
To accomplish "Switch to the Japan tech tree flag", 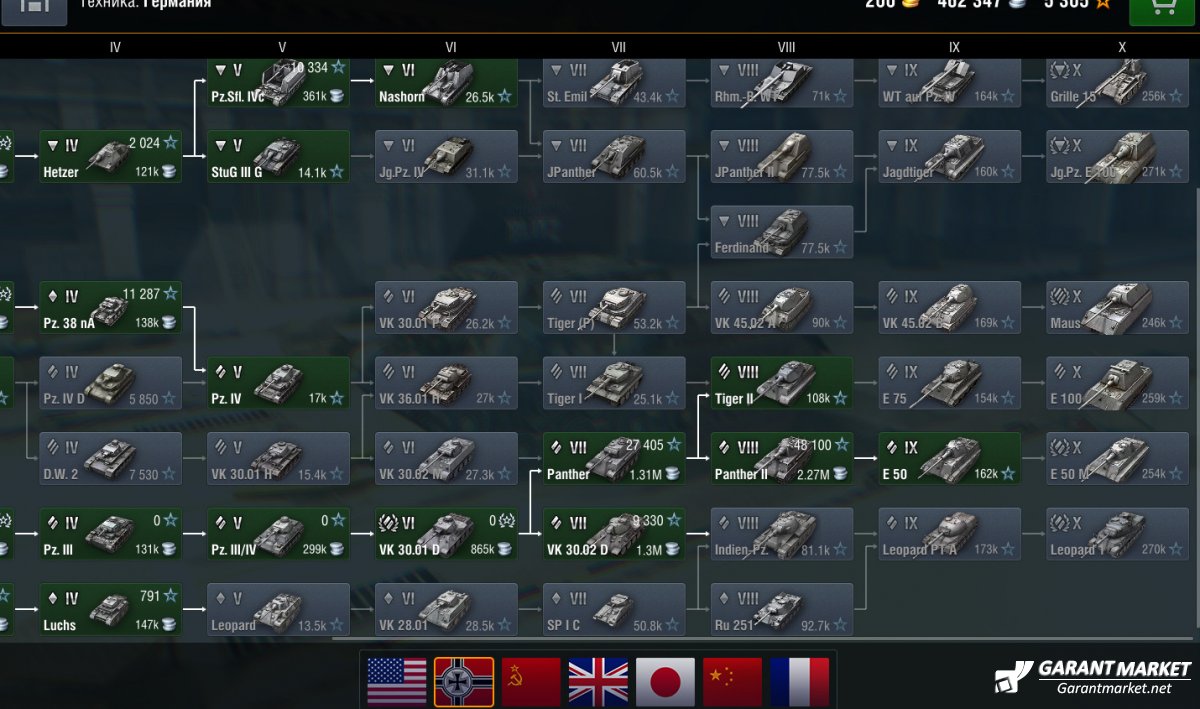I will (665, 683).
